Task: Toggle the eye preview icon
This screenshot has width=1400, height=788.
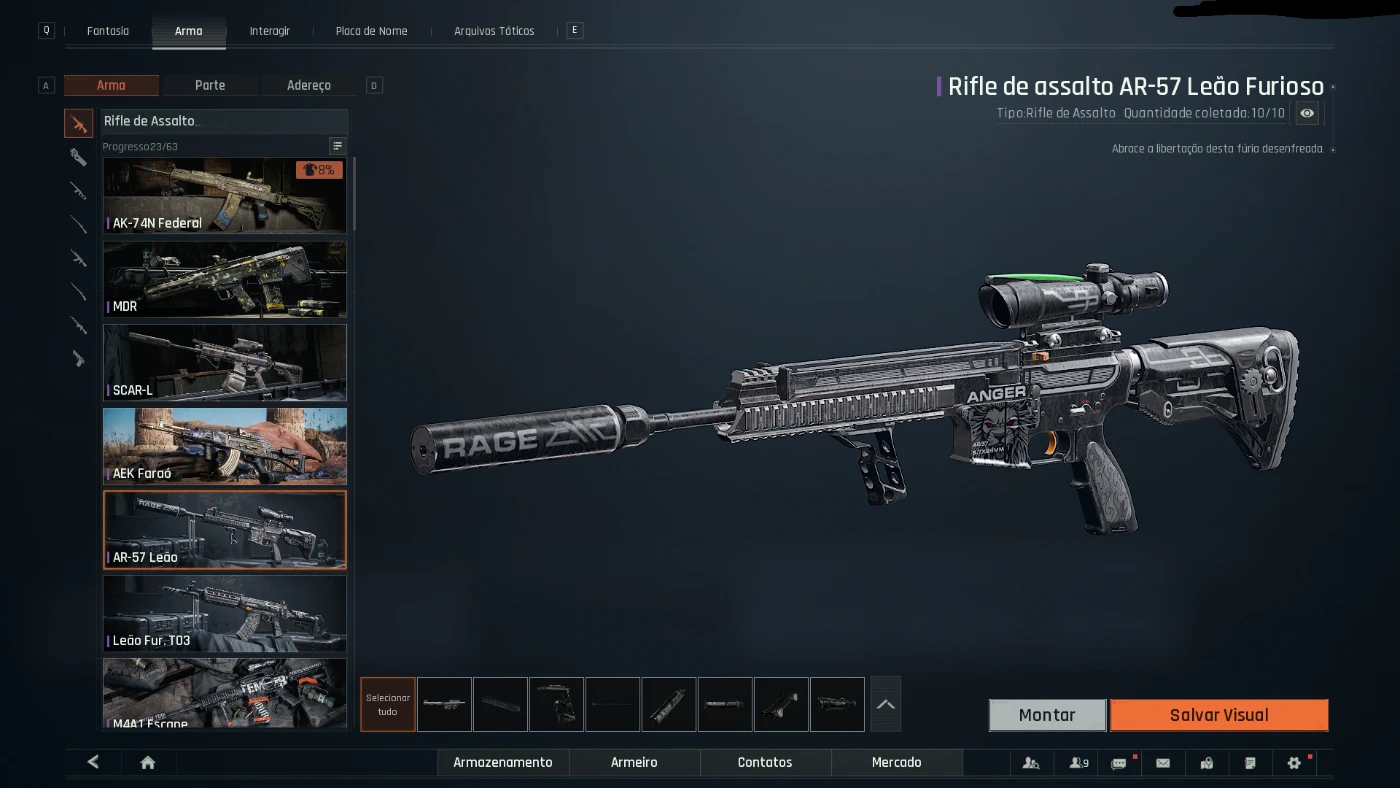Action: pos(1307,113)
